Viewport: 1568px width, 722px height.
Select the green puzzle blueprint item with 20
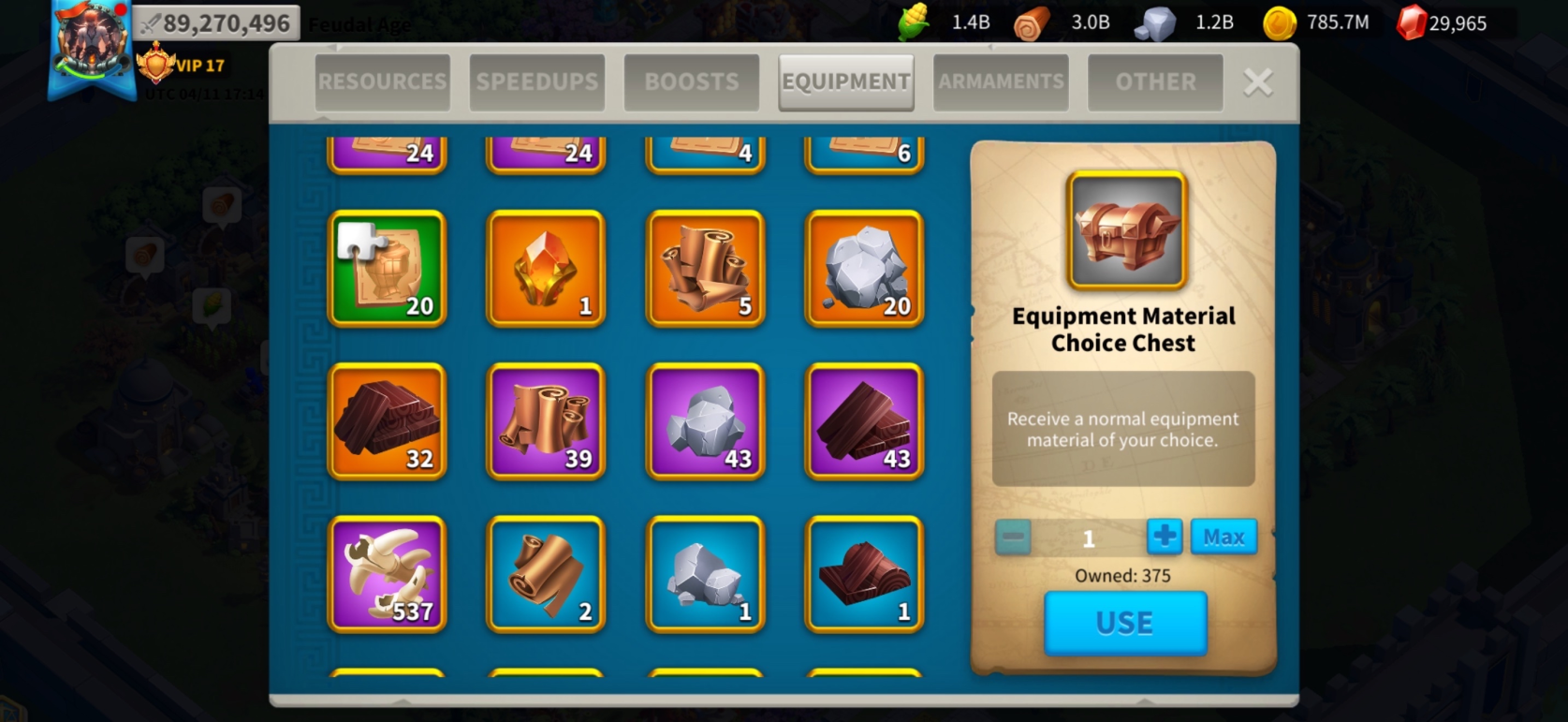pos(387,269)
